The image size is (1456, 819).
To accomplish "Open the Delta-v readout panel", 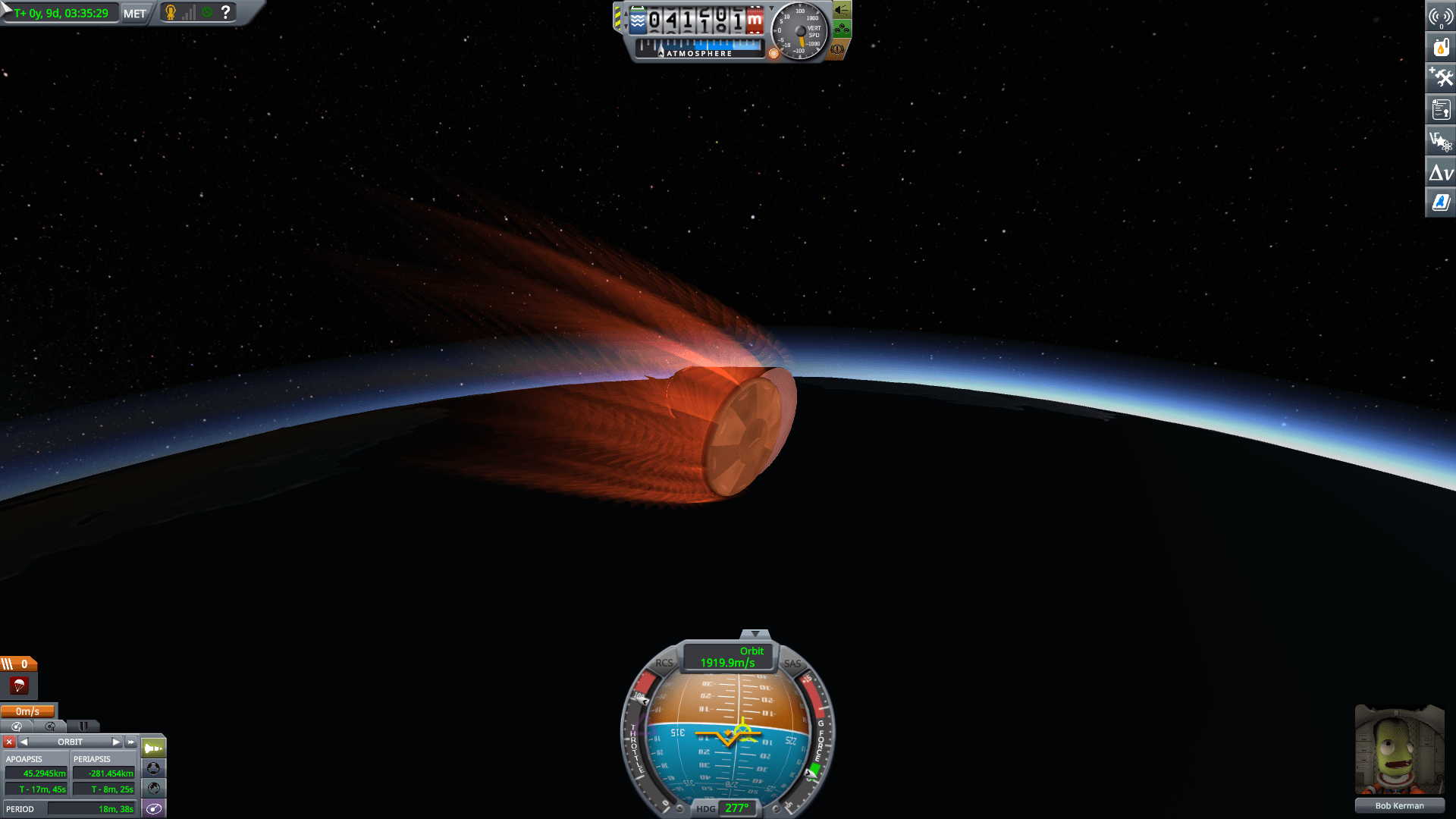I will pos(1440,172).
